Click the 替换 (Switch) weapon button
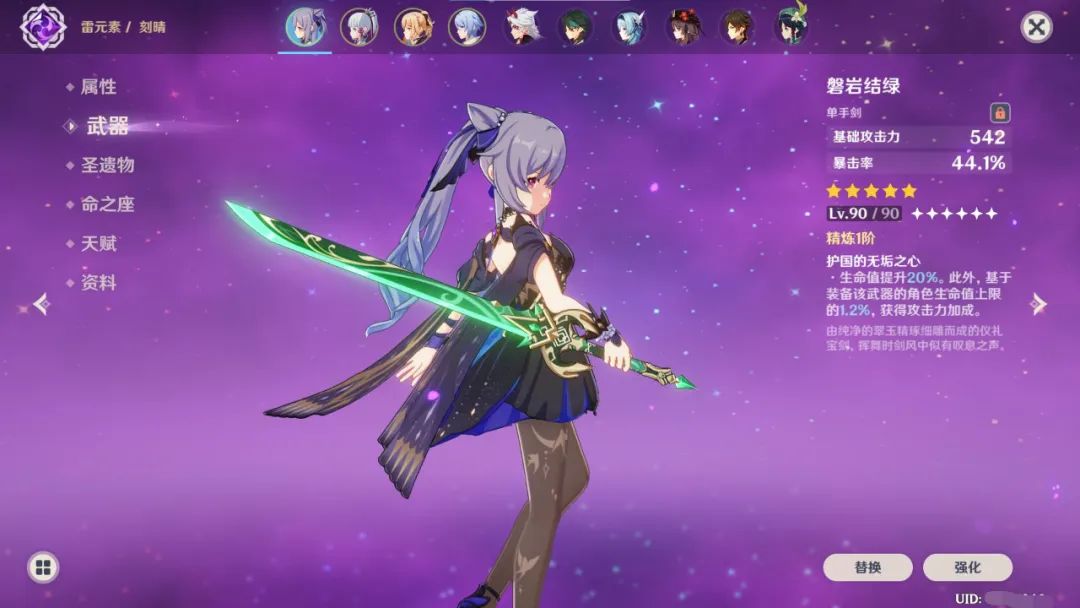The width and height of the screenshot is (1080, 608). point(867,567)
